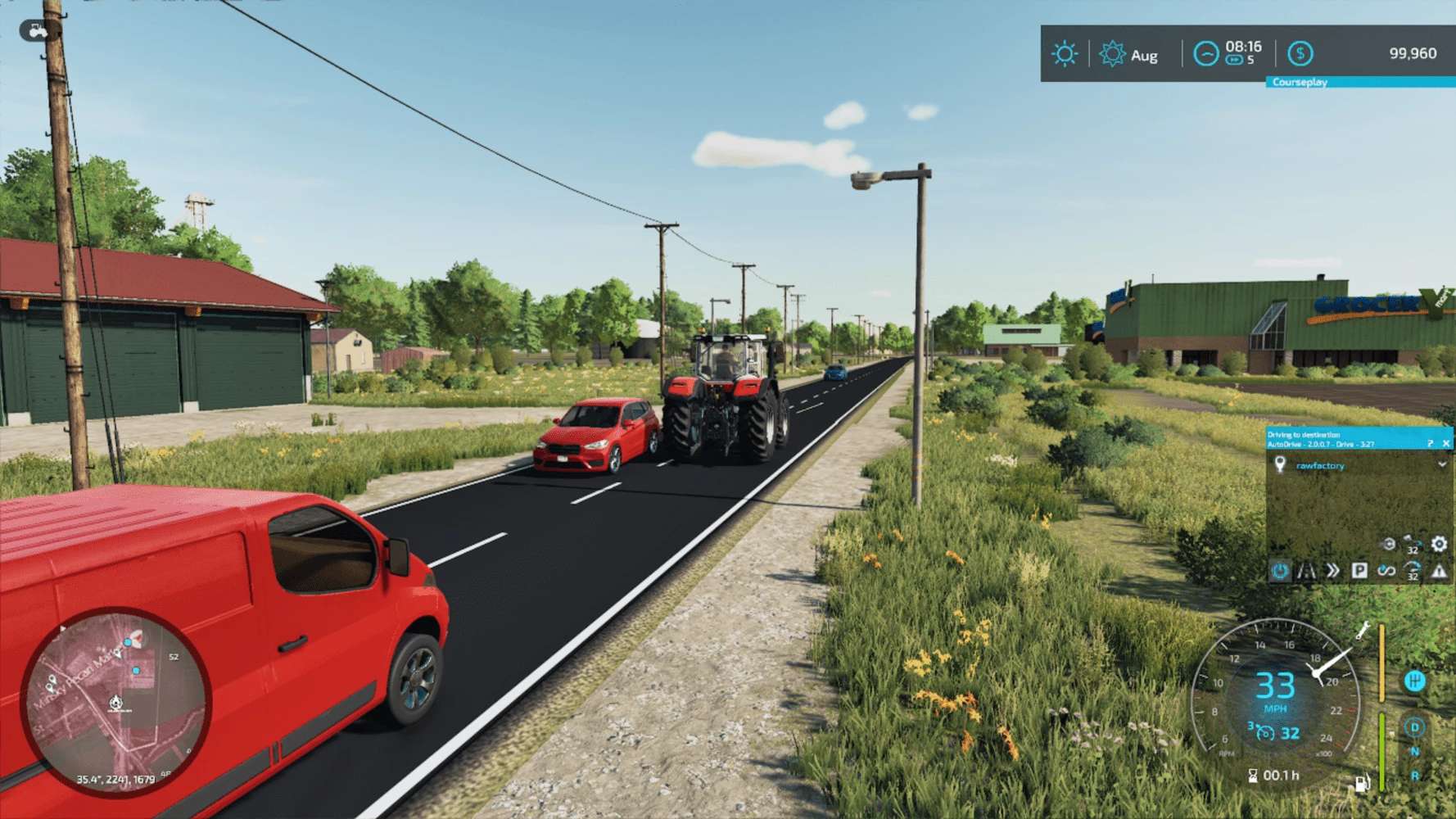Close the AutoDrive panel with the X
The image size is (1456, 819).
coord(1446,443)
